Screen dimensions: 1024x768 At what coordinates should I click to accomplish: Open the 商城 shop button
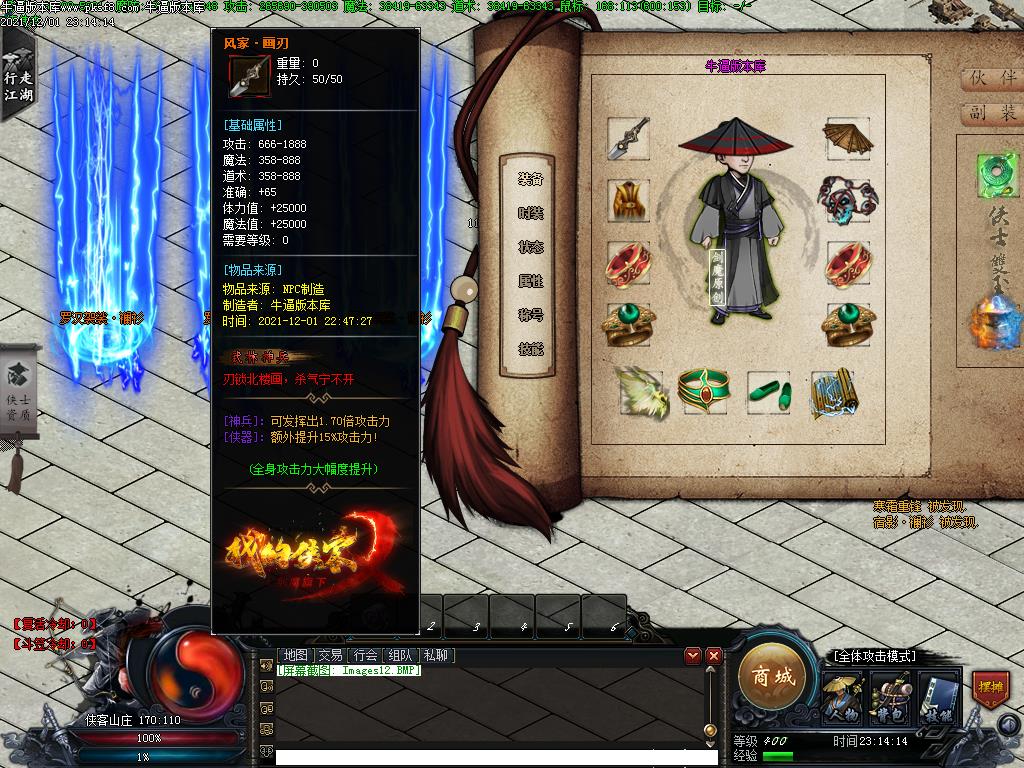point(772,678)
